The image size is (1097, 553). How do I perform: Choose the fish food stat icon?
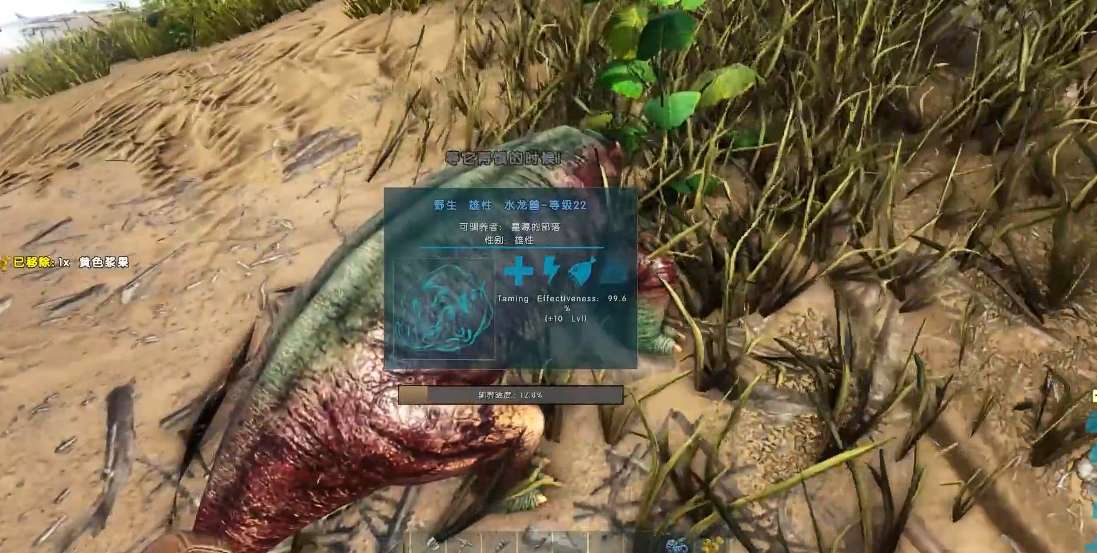[582, 272]
